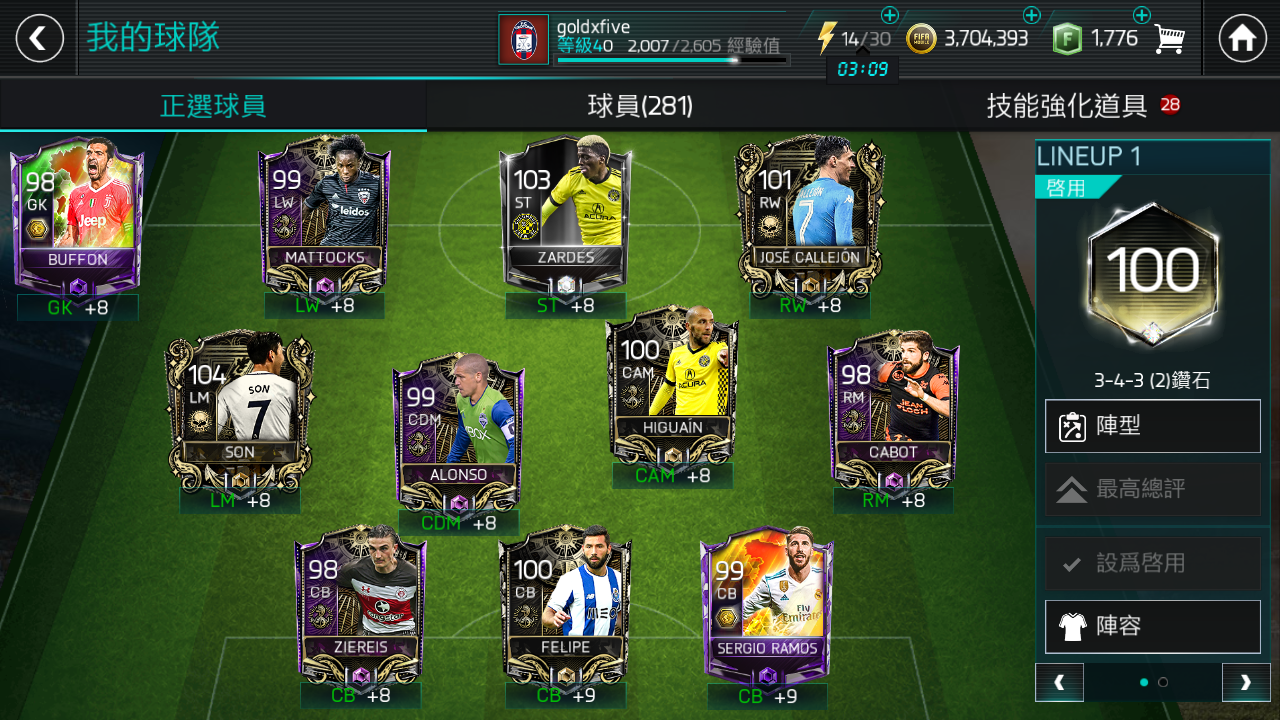This screenshot has height=720, width=1280.
Task: Click the 最高總評 button
Action: click(1152, 489)
